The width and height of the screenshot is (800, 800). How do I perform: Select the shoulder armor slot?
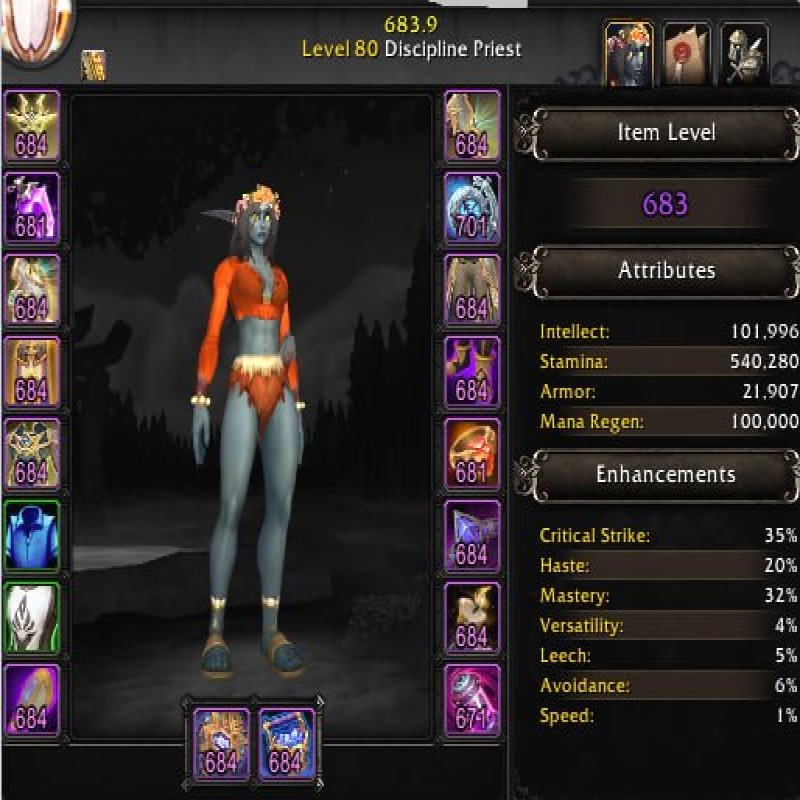pos(32,290)
